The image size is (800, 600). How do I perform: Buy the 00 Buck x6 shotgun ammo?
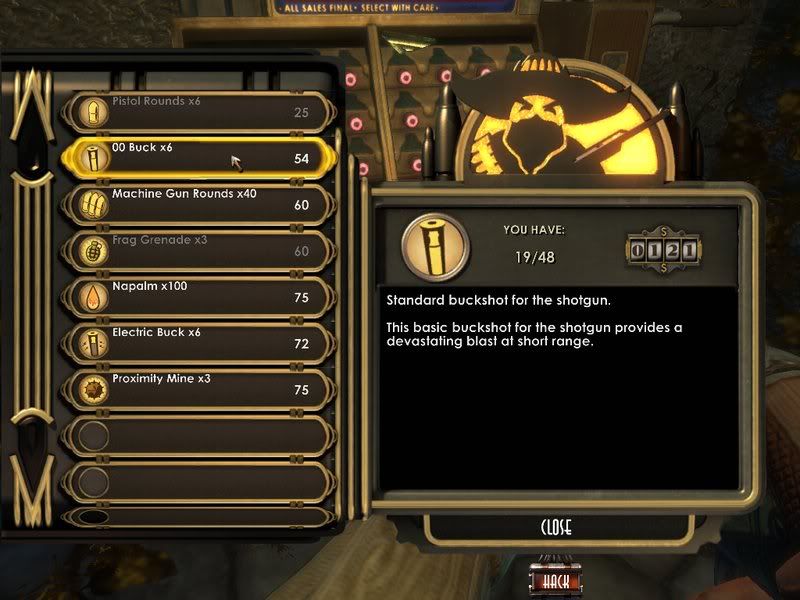click(195, 158)
